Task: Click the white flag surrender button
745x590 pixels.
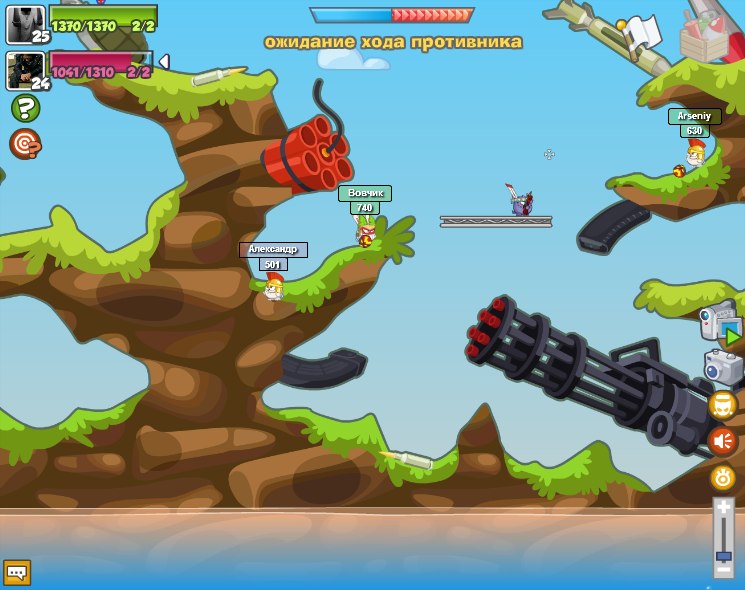Action: (641, 31)
